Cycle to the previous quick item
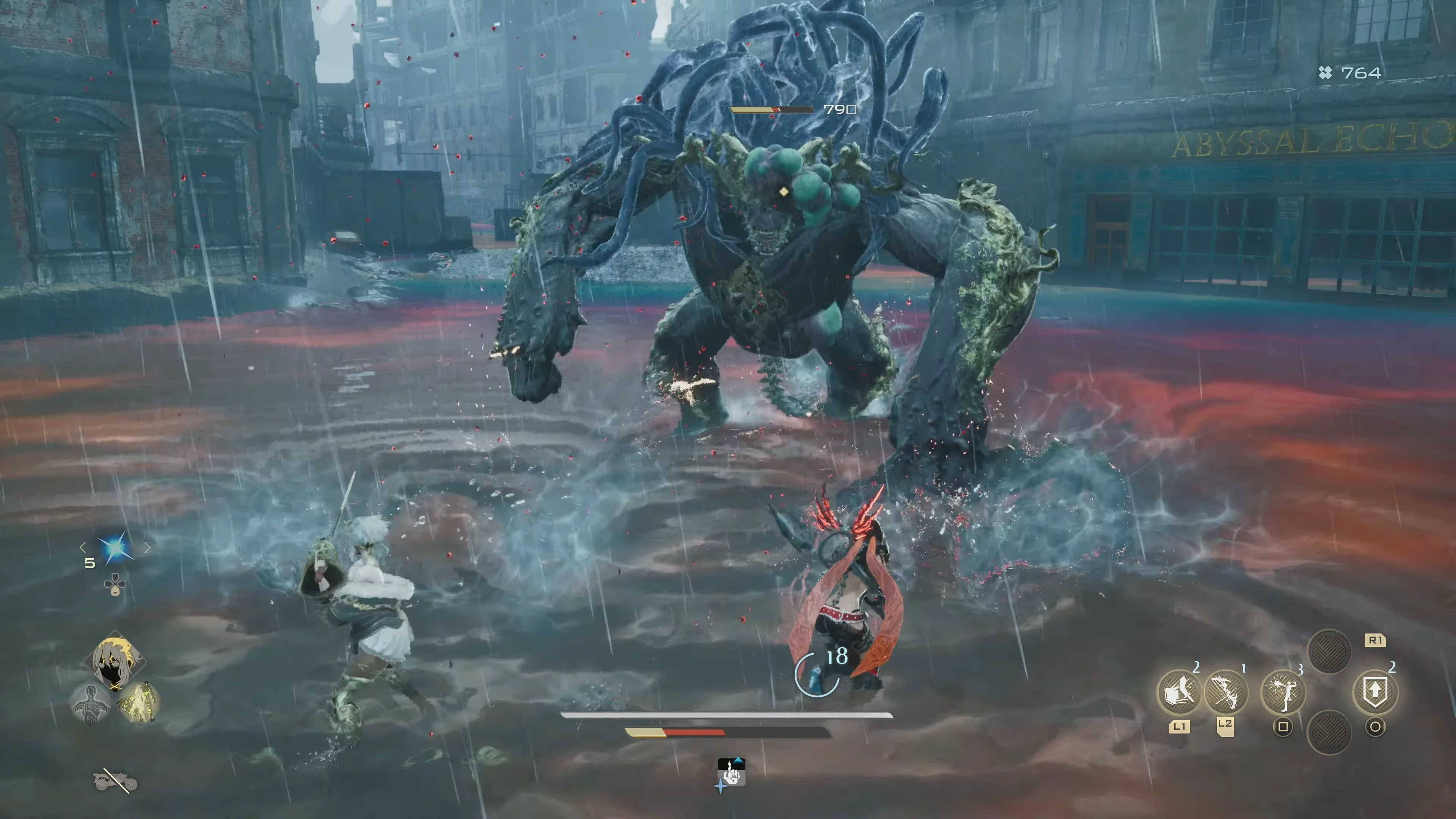 [x=83, y=546]
